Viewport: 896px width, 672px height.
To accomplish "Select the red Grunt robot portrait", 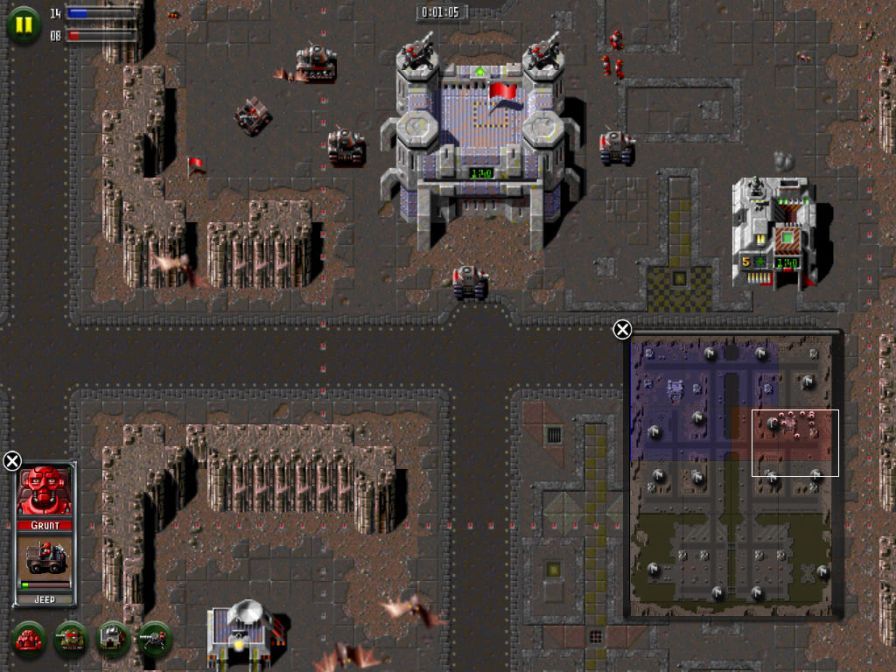I will coord(45,491).
